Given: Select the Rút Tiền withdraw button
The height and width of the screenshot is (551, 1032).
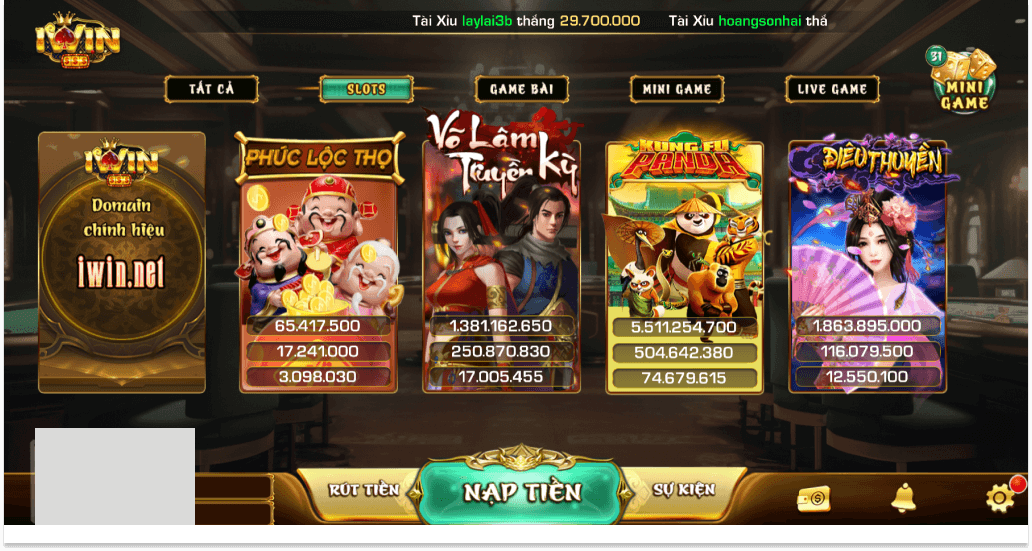Looking at the screenshot, I should point(363,490).
